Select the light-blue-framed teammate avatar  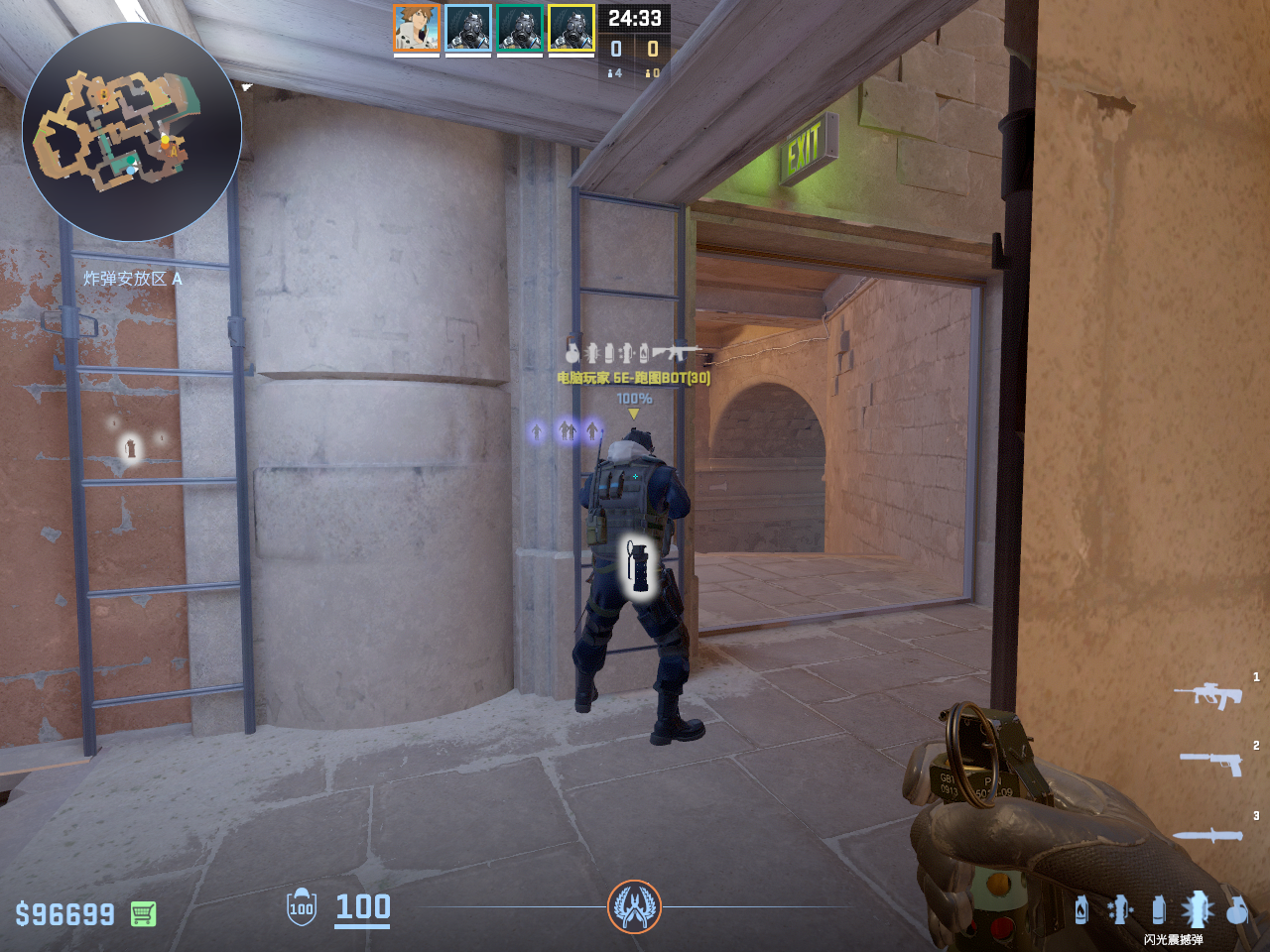click(468, 28)
